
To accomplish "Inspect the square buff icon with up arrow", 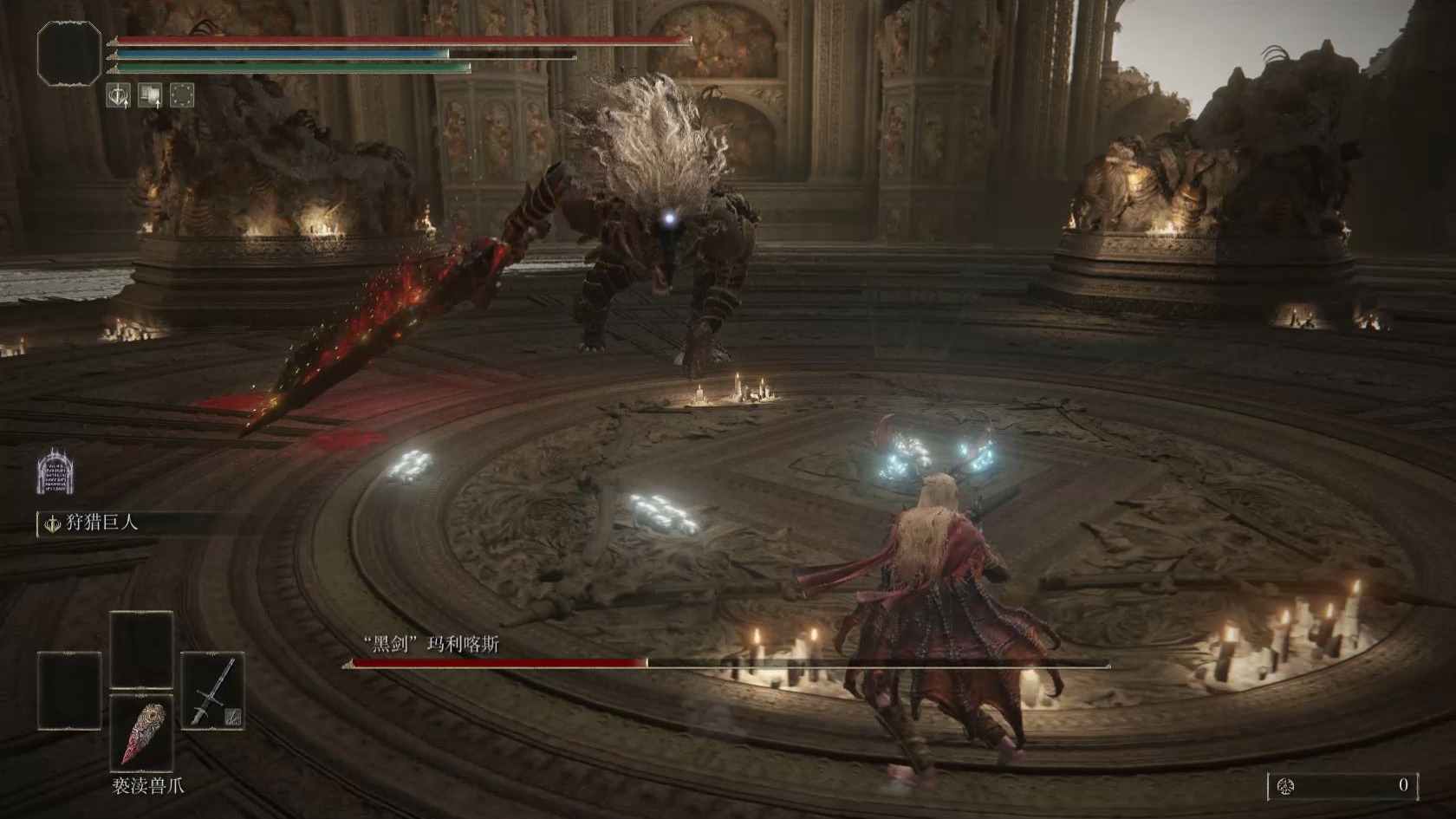I will coord(150,95).
